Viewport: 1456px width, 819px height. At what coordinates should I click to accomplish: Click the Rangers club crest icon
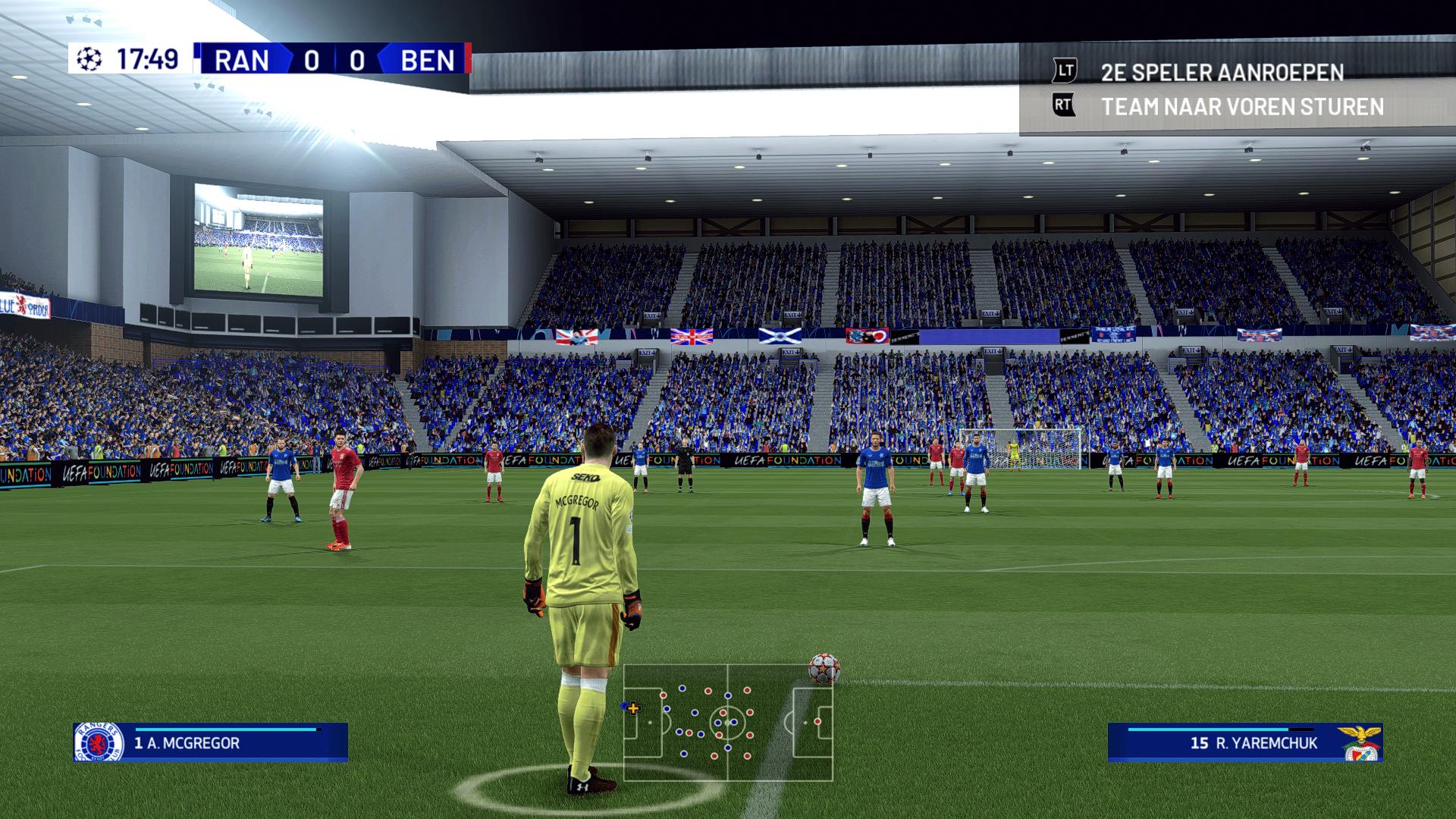(98, 742)
